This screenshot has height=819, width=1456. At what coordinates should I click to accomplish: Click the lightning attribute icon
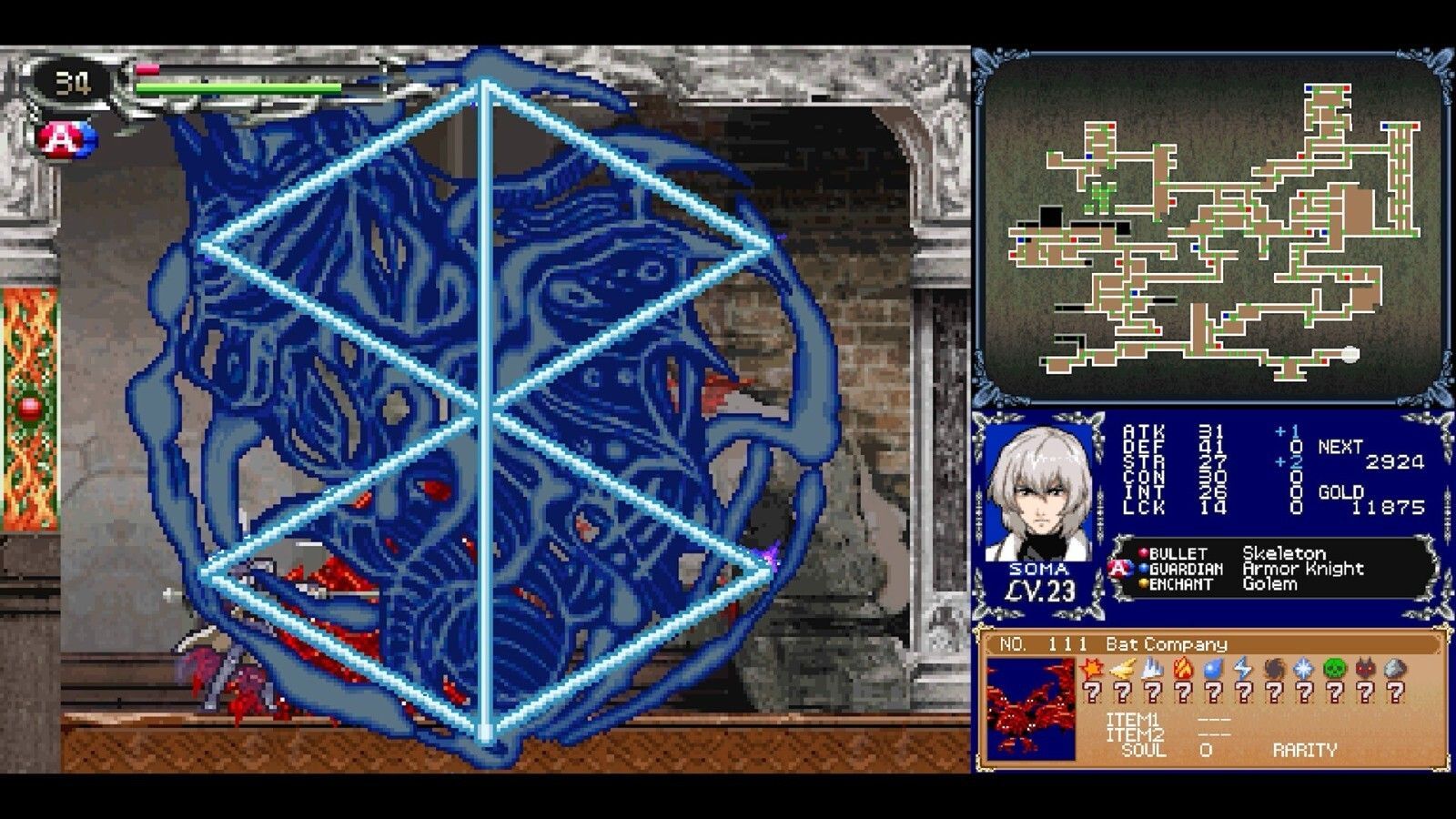(x=1243, y=669)
